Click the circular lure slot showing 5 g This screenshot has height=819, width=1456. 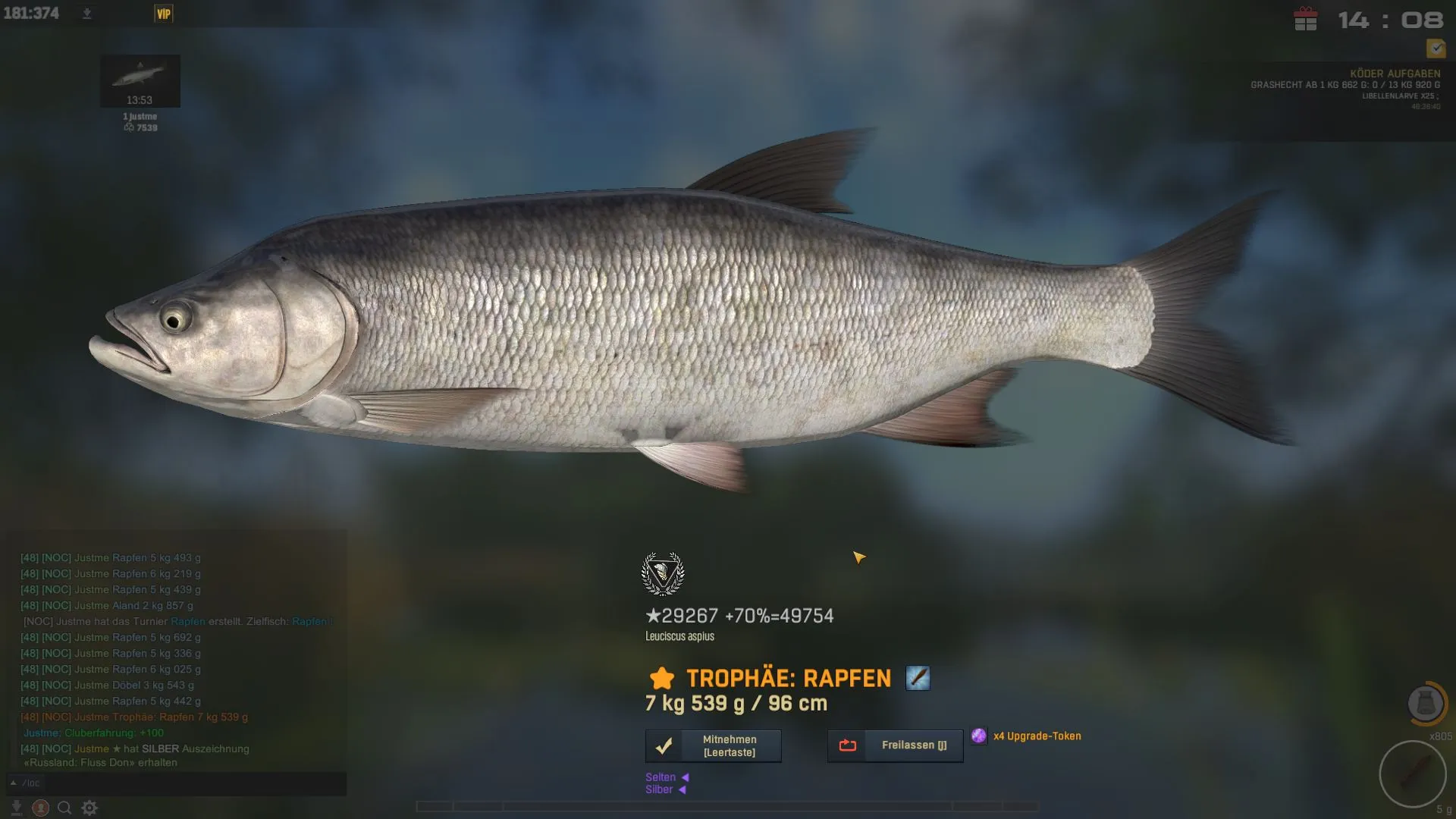pos(1413,774)
